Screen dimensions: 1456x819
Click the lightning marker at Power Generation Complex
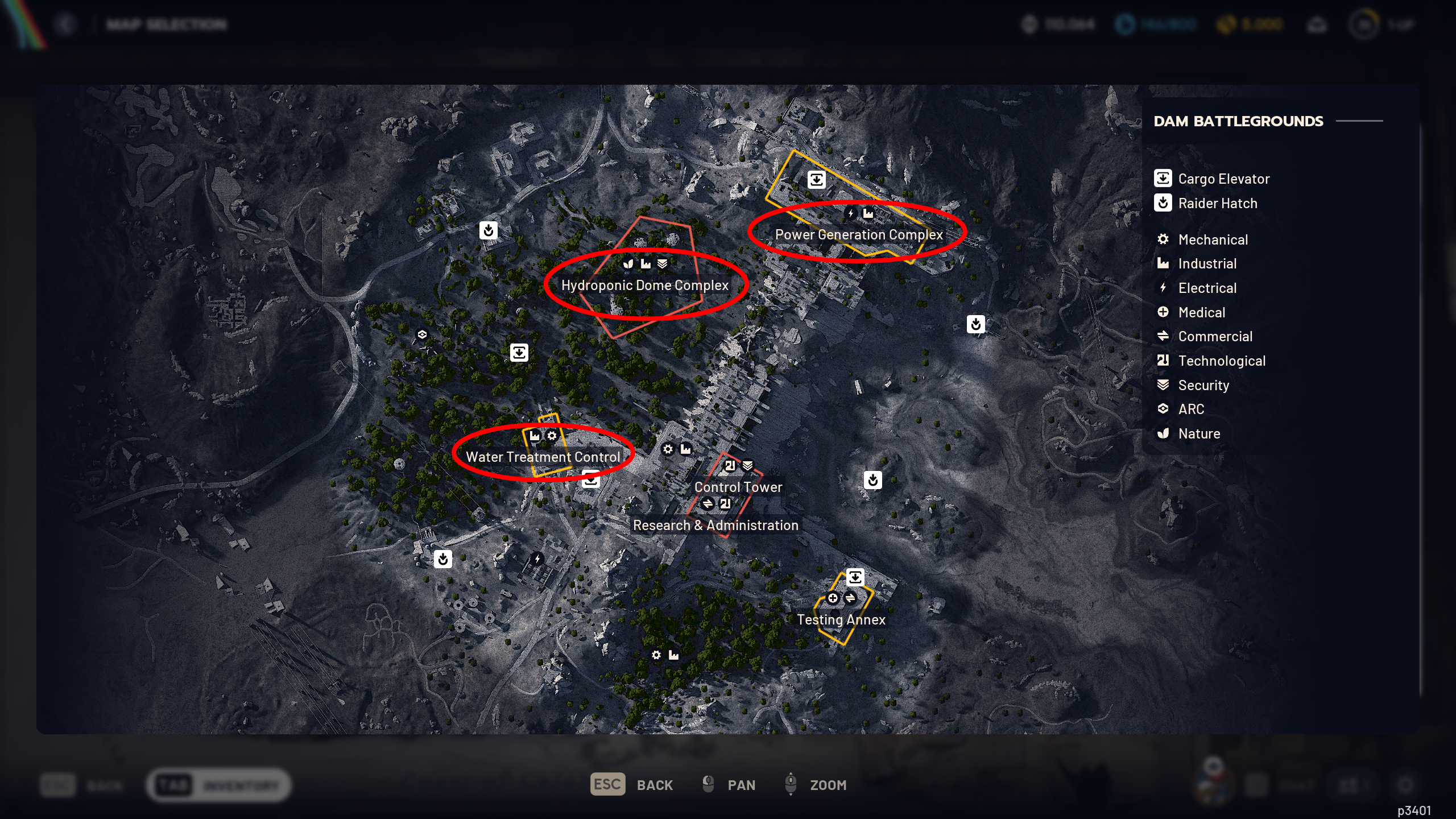850,213
